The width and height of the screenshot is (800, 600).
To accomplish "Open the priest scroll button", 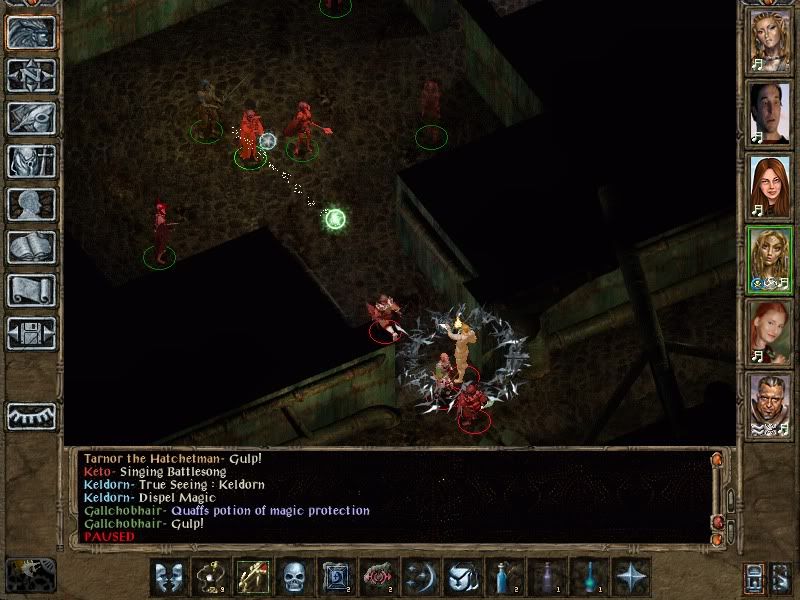I will pos(31,290).
